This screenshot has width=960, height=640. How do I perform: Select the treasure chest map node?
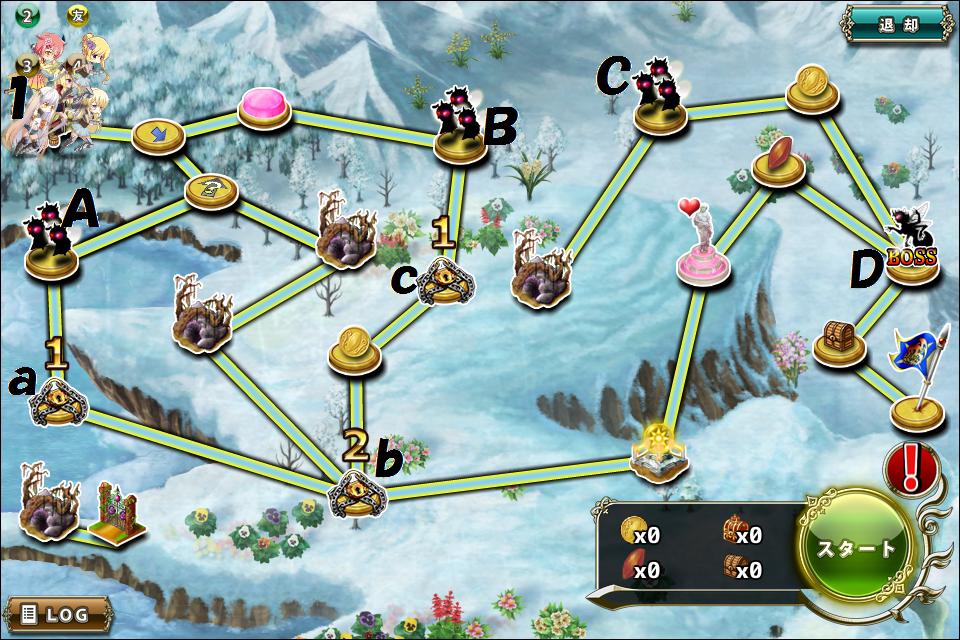click(x=839, y=344)
